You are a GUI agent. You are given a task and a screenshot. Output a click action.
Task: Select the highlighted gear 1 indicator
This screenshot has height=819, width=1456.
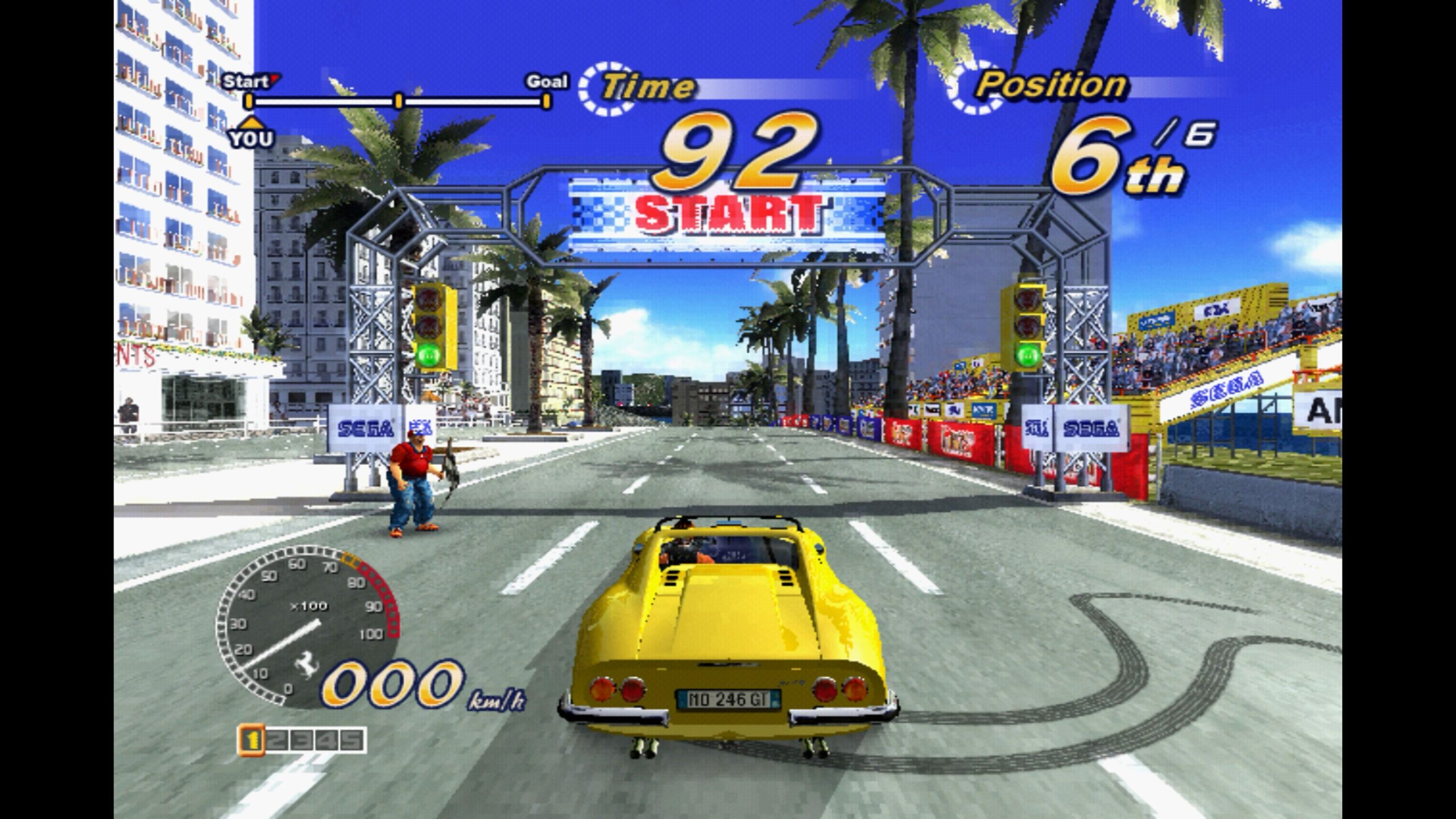251,741
